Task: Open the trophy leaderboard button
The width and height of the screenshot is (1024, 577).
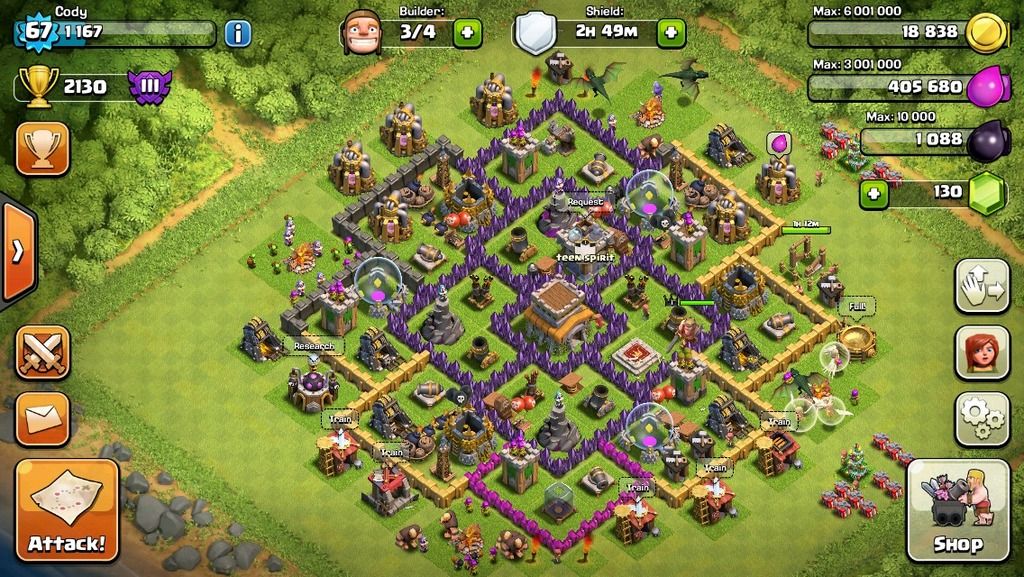Action: 42,148
